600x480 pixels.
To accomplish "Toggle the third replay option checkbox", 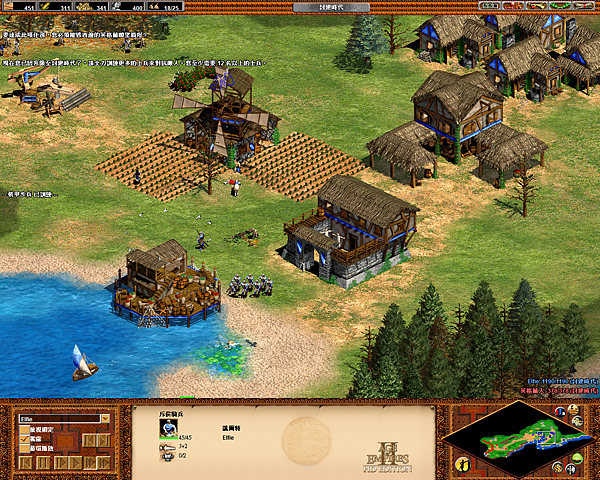I will (x=25, y=450).
